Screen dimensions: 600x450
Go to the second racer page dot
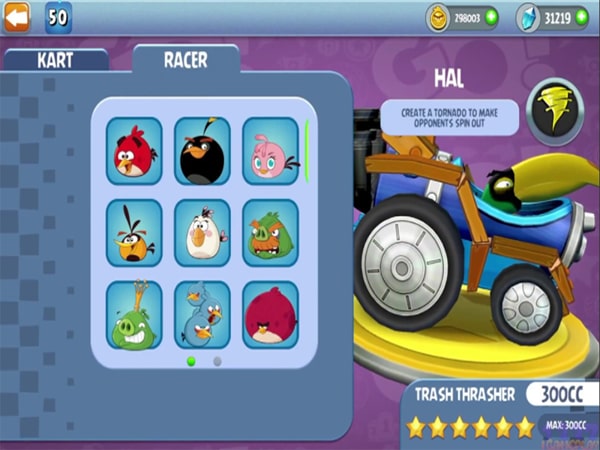217,361
